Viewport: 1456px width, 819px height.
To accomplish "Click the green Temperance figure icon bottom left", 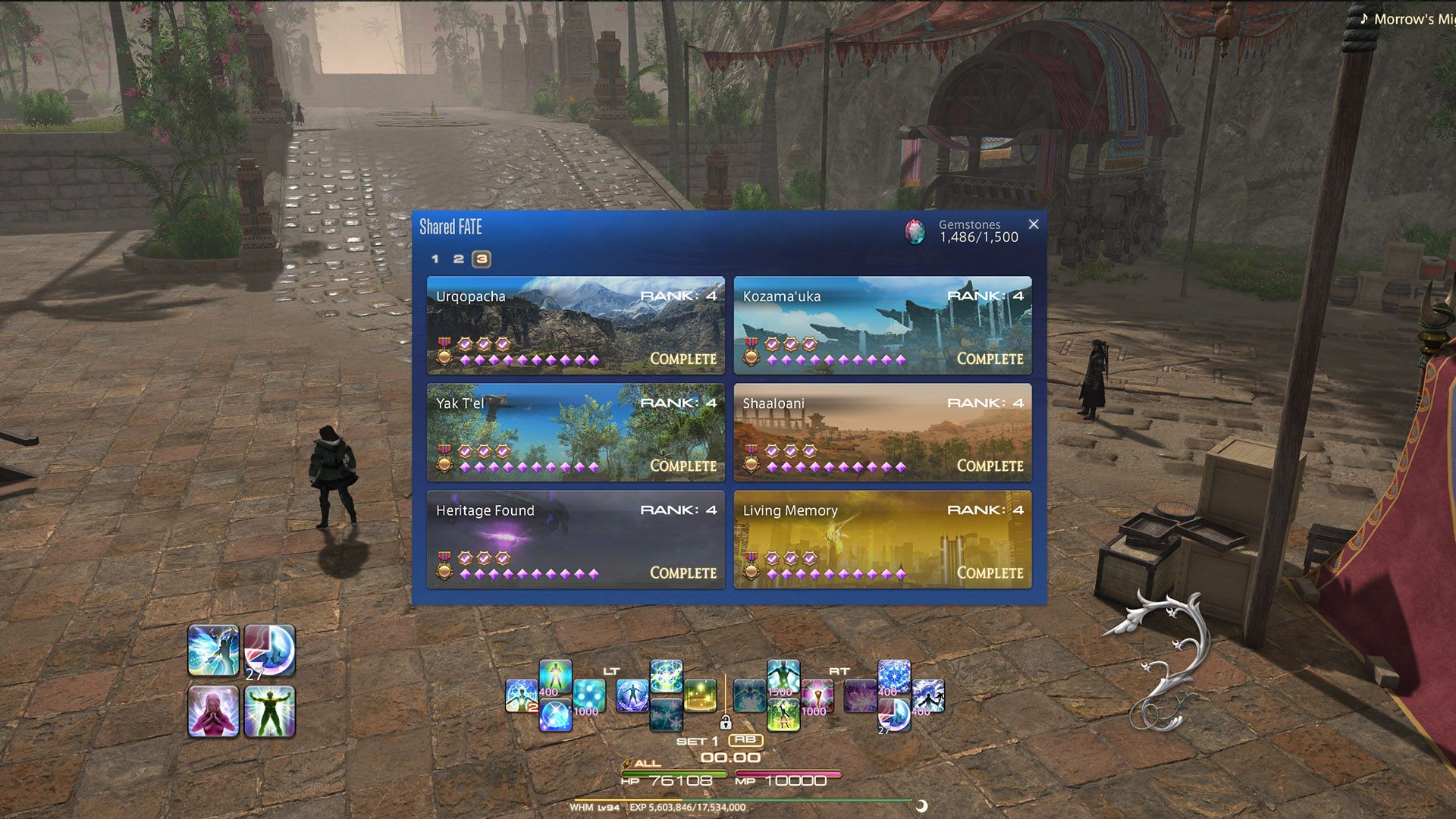I will [x=270, y=713].
